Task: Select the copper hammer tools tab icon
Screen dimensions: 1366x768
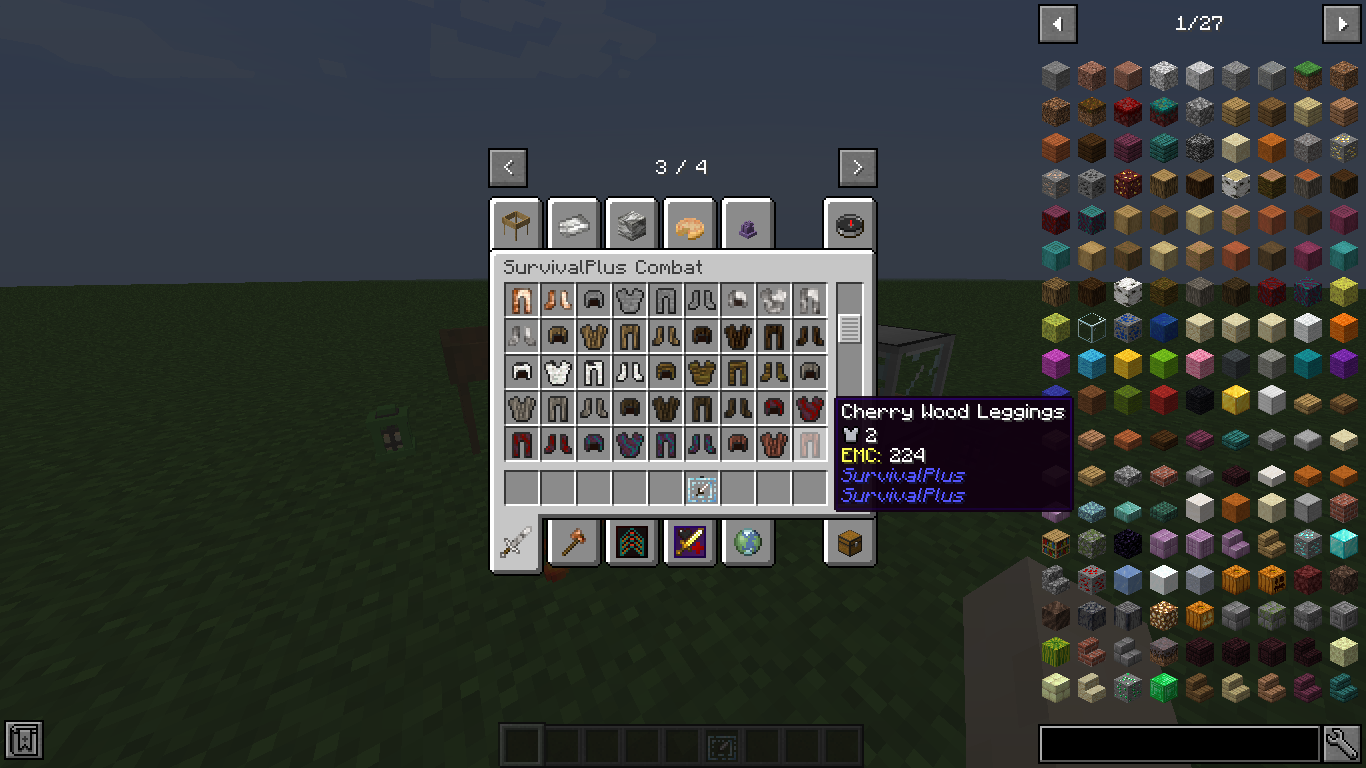Action: 573,543
